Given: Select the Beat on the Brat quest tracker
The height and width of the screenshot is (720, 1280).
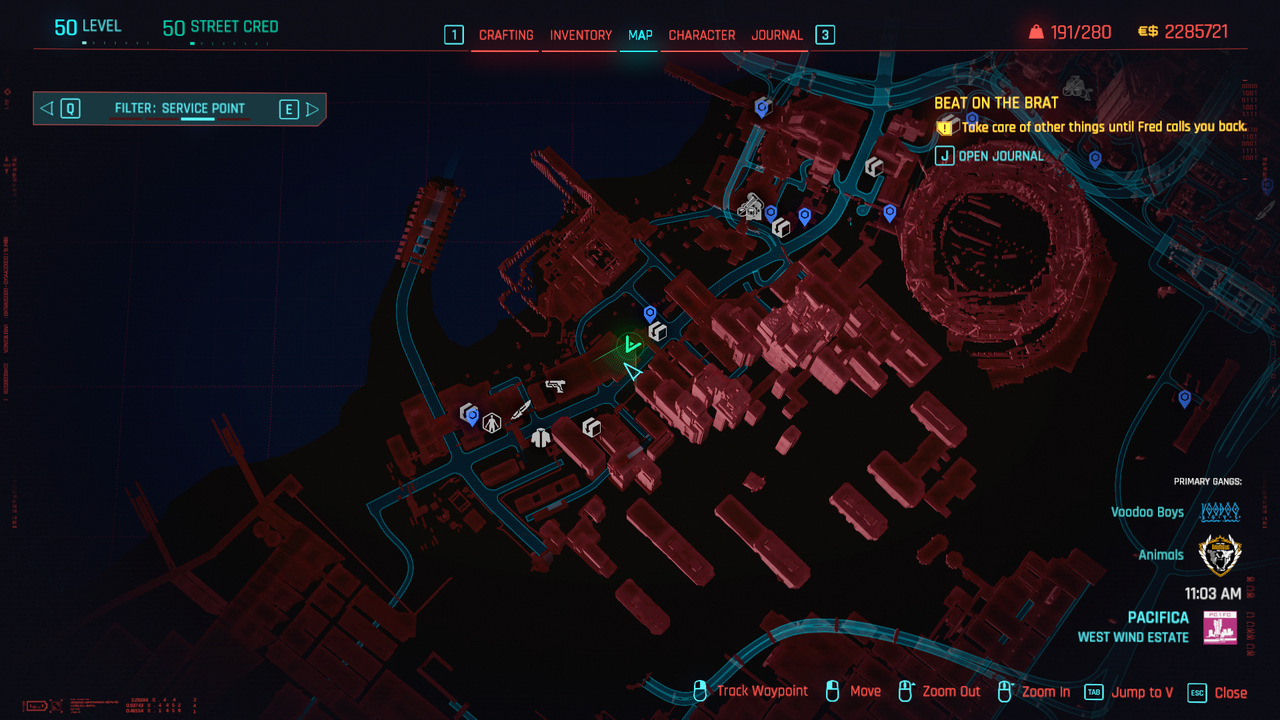Looking at the screenshot, I should [996, 103].
